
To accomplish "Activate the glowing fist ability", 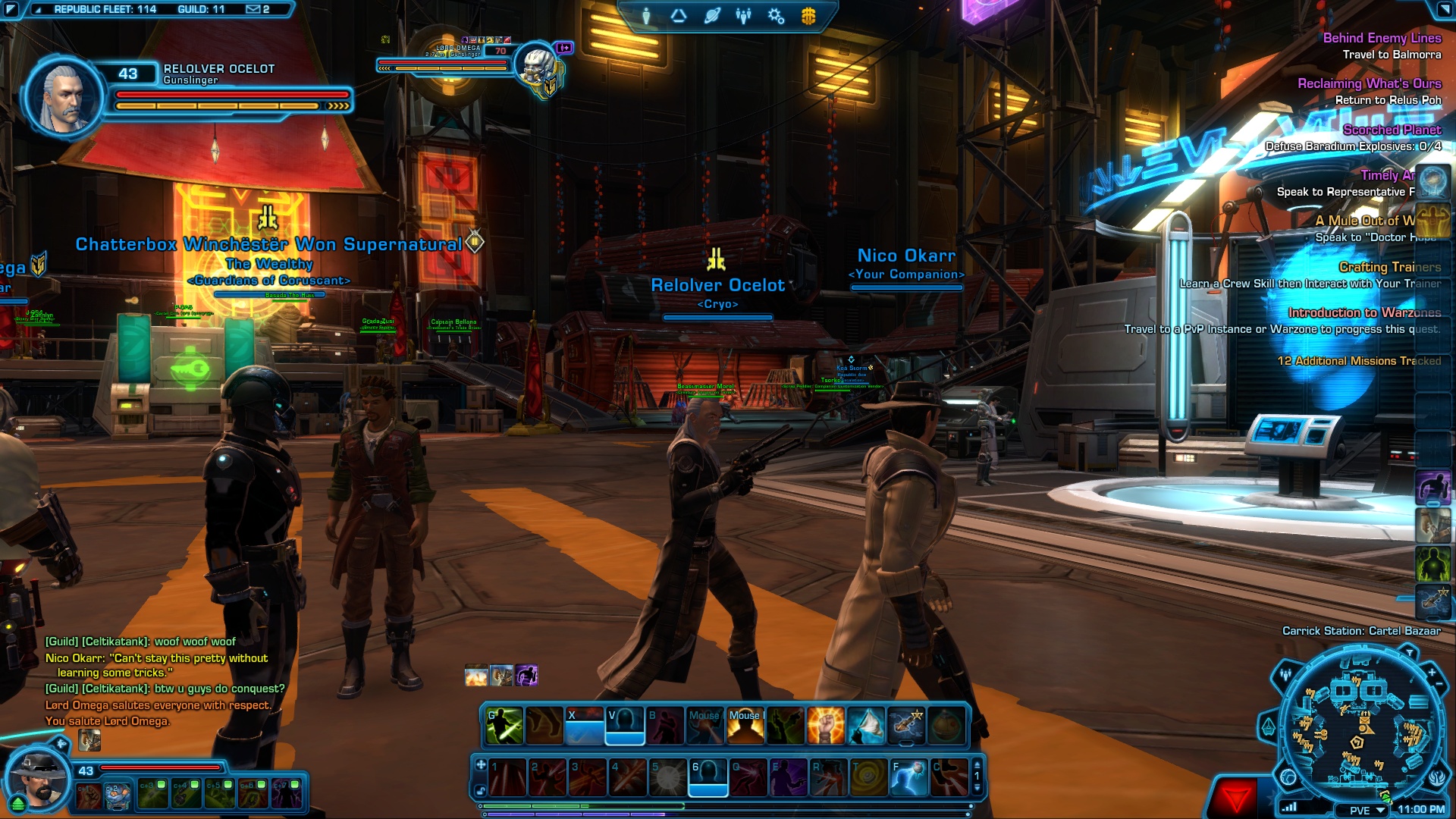I will [825, 725].
